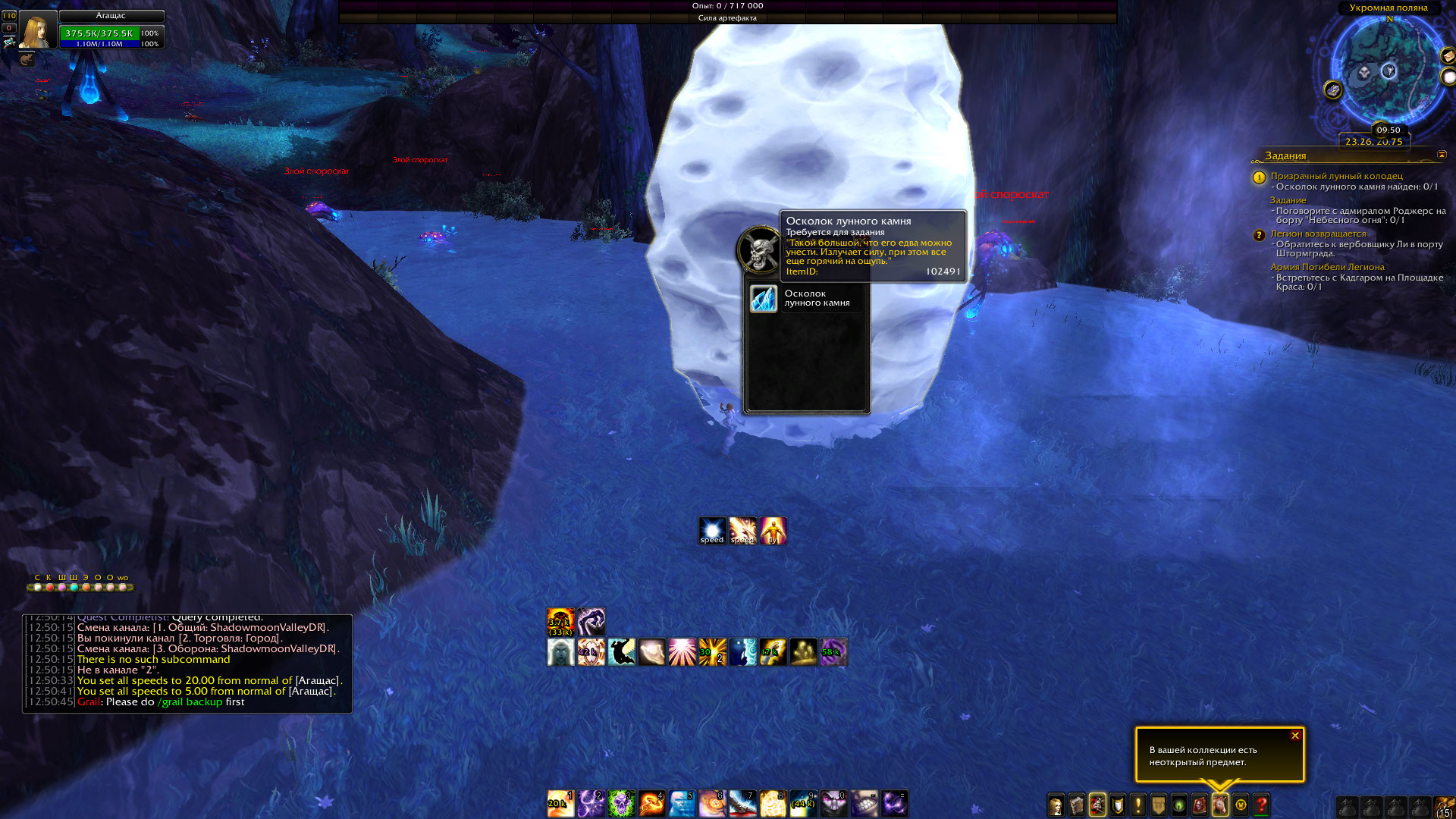This screenshot has height=819, width=1456.
Task: Select the Легион возвращается quest entry
Action: coord(1318,234)
